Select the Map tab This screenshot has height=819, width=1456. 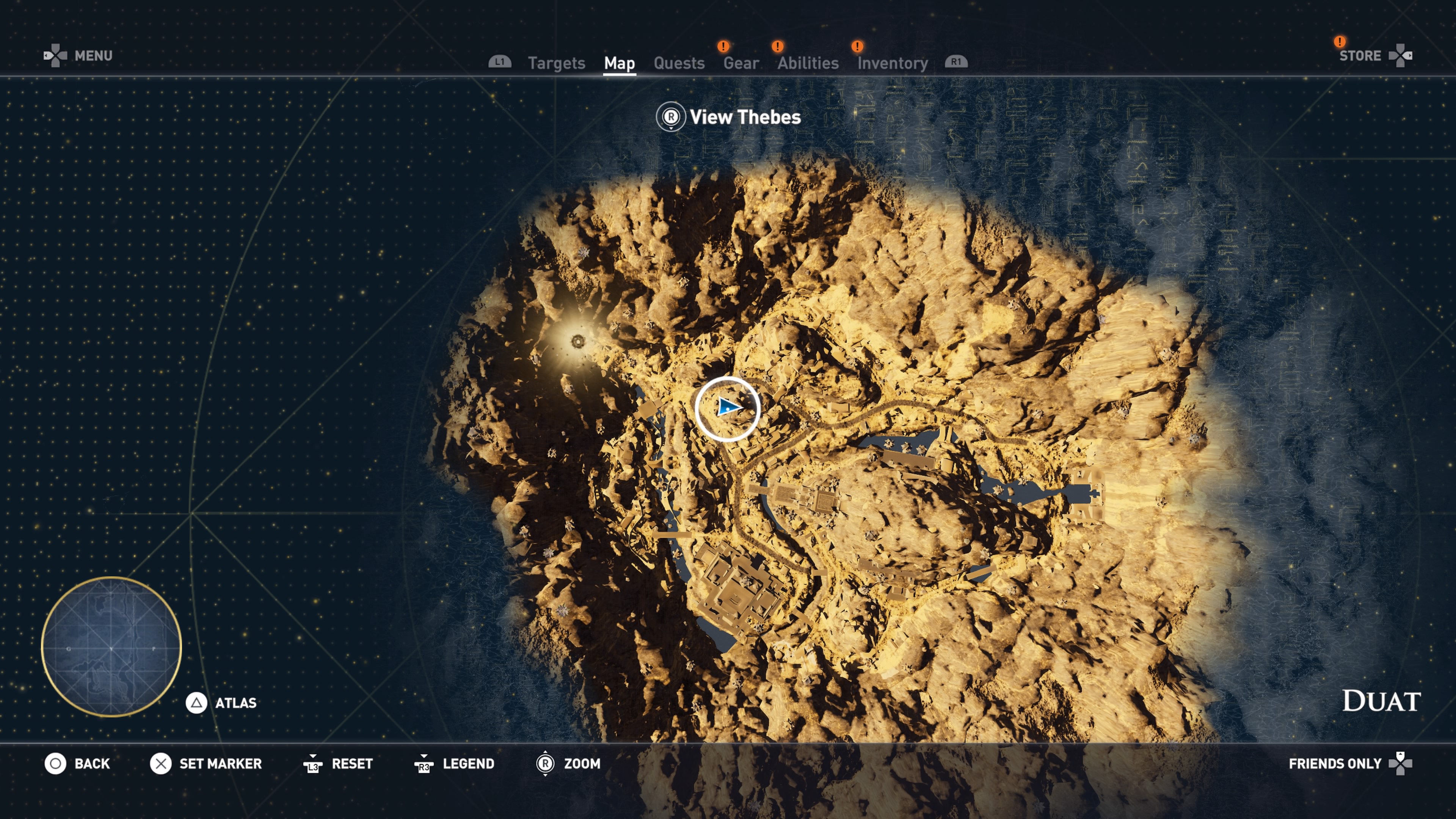[619, 63]
